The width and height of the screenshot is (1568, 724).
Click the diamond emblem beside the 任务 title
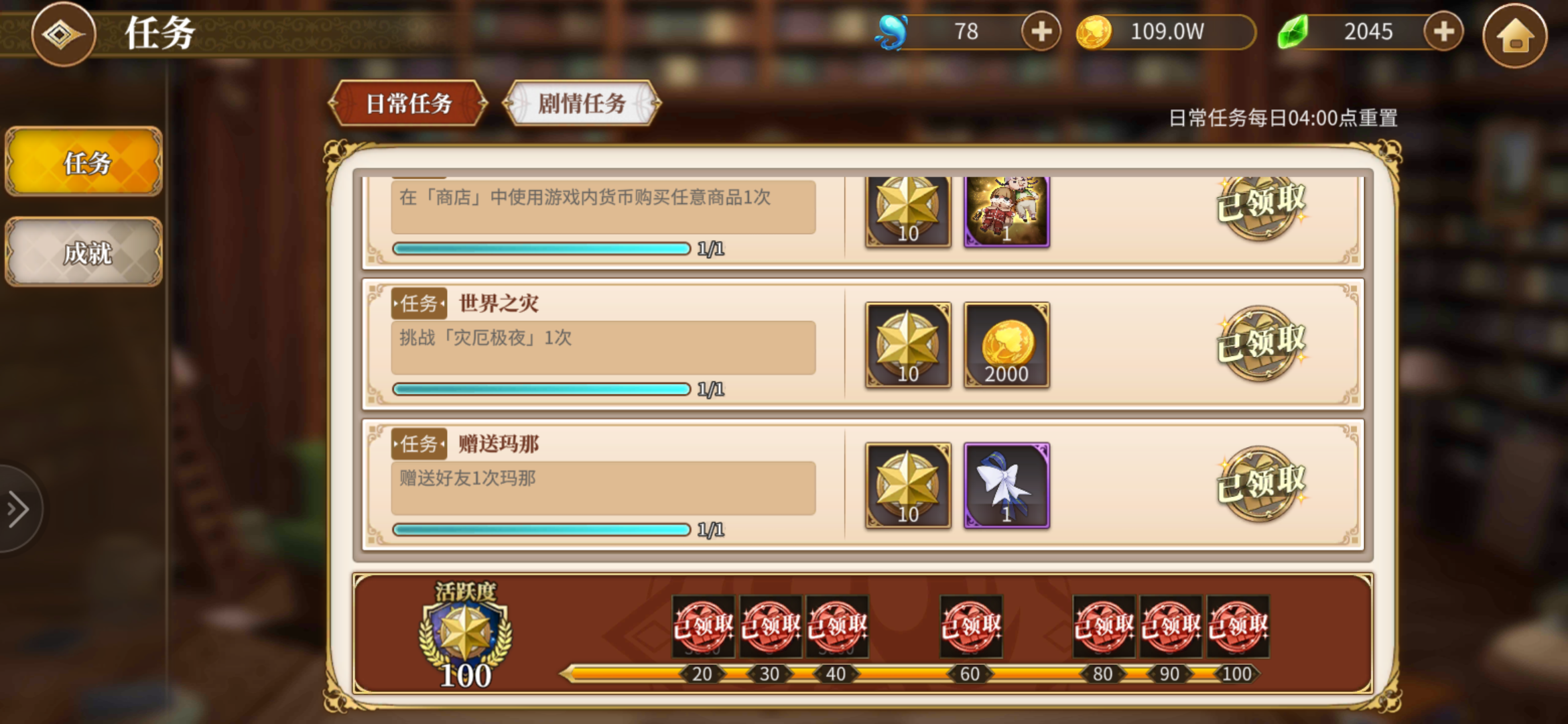(64, 35)
